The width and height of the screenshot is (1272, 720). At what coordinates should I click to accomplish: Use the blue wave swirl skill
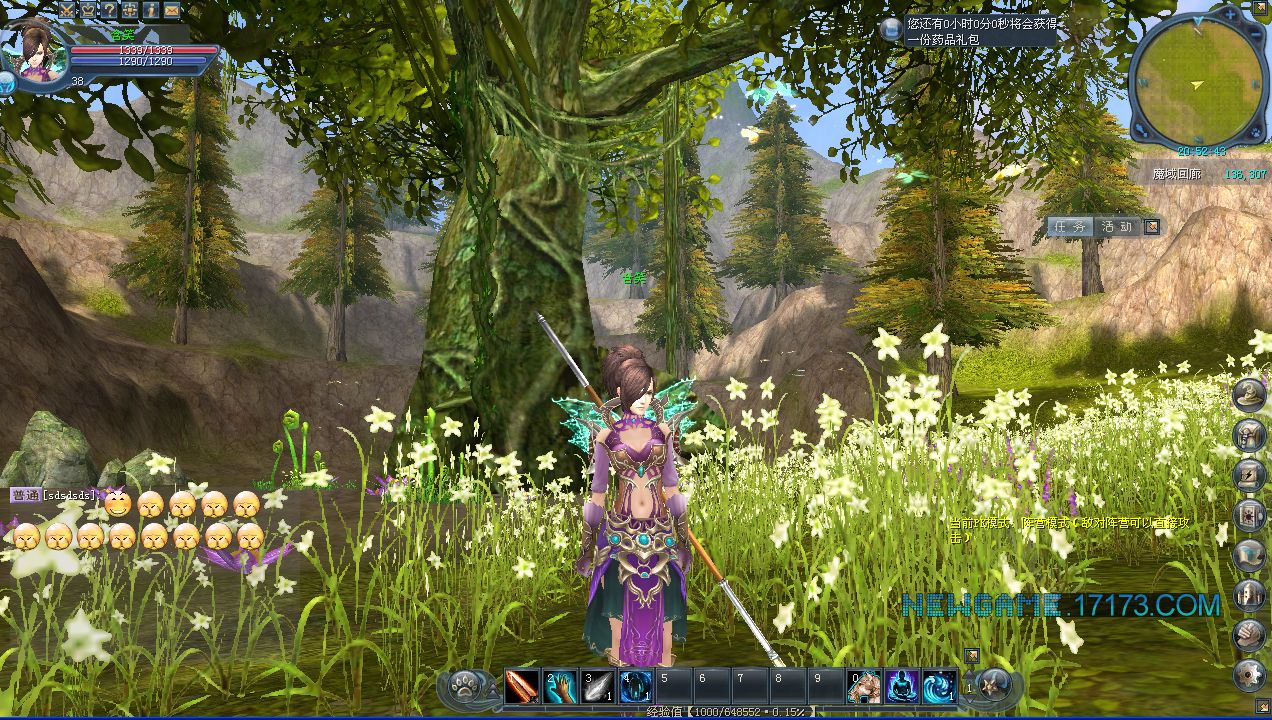pos(939,687)
